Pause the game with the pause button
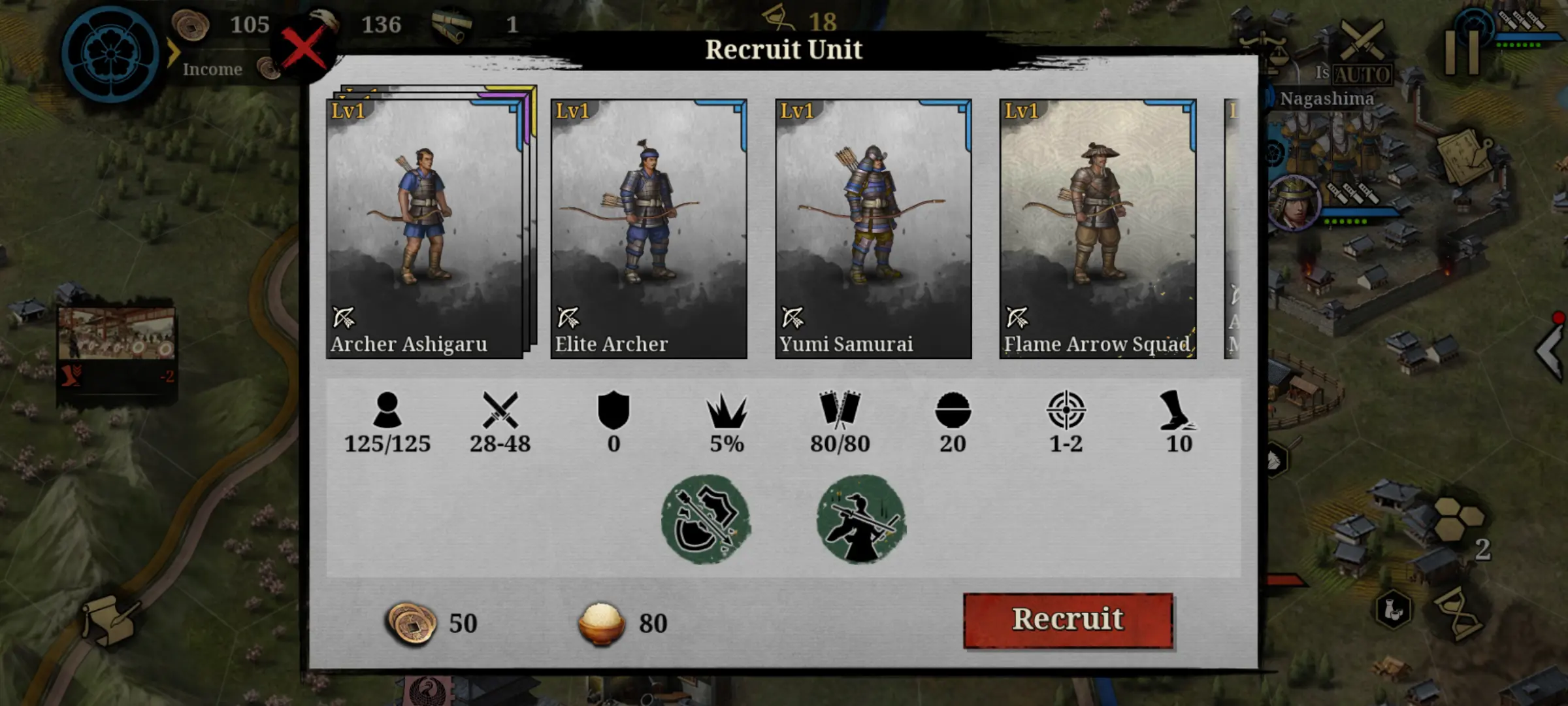The height and width of the screenshot is (706, 1568). pos(1462,52)
